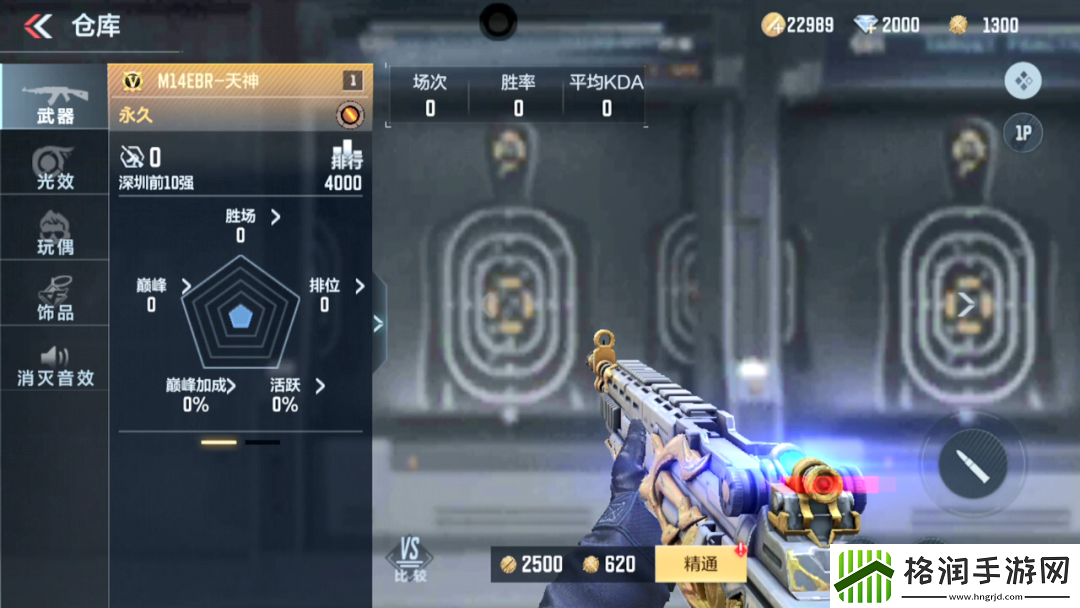Click the 精通 button
This screenshot has width=1080, height=608.
point(700,564)
